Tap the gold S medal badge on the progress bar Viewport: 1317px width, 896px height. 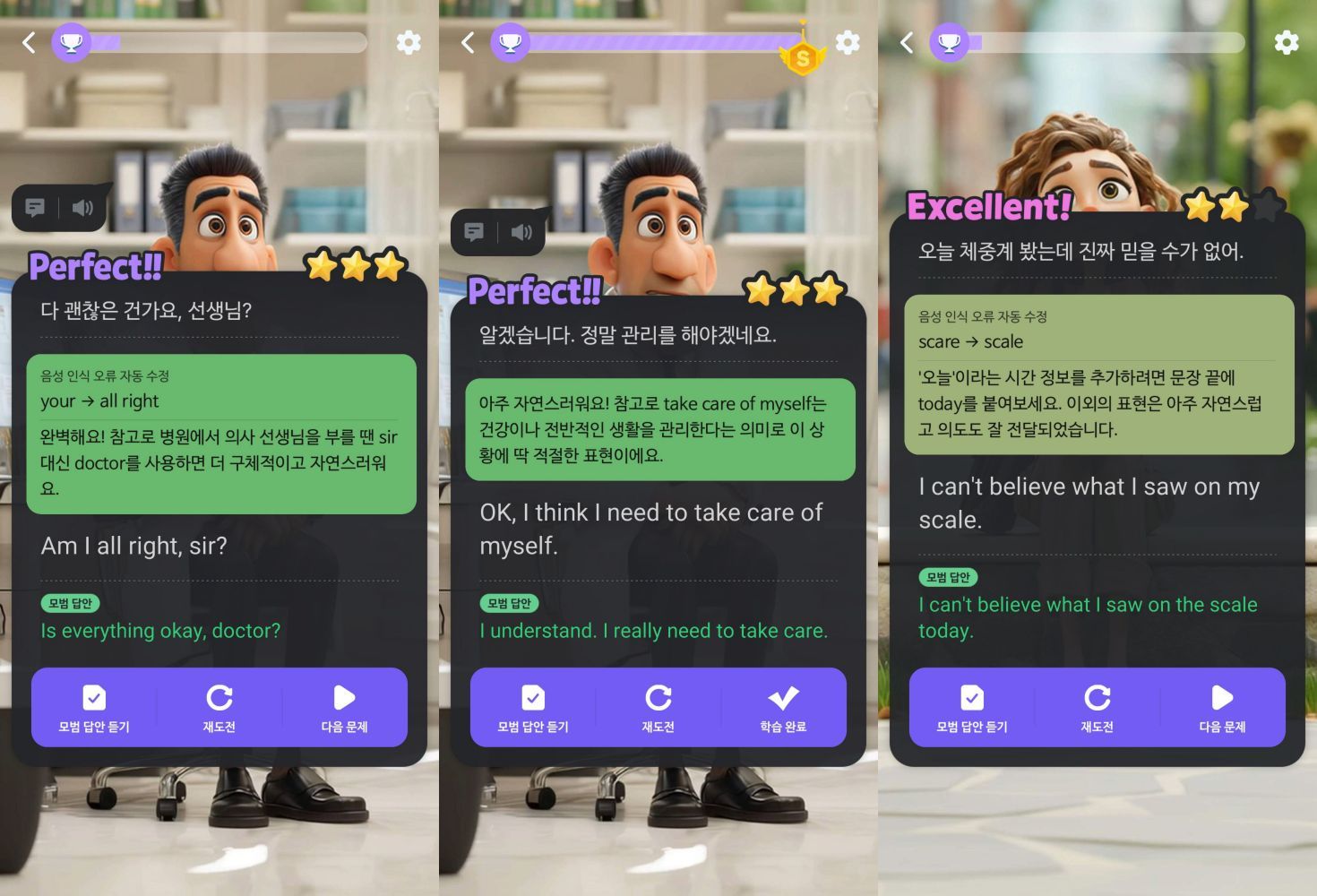pyautogui.click(x=803, y=56)
